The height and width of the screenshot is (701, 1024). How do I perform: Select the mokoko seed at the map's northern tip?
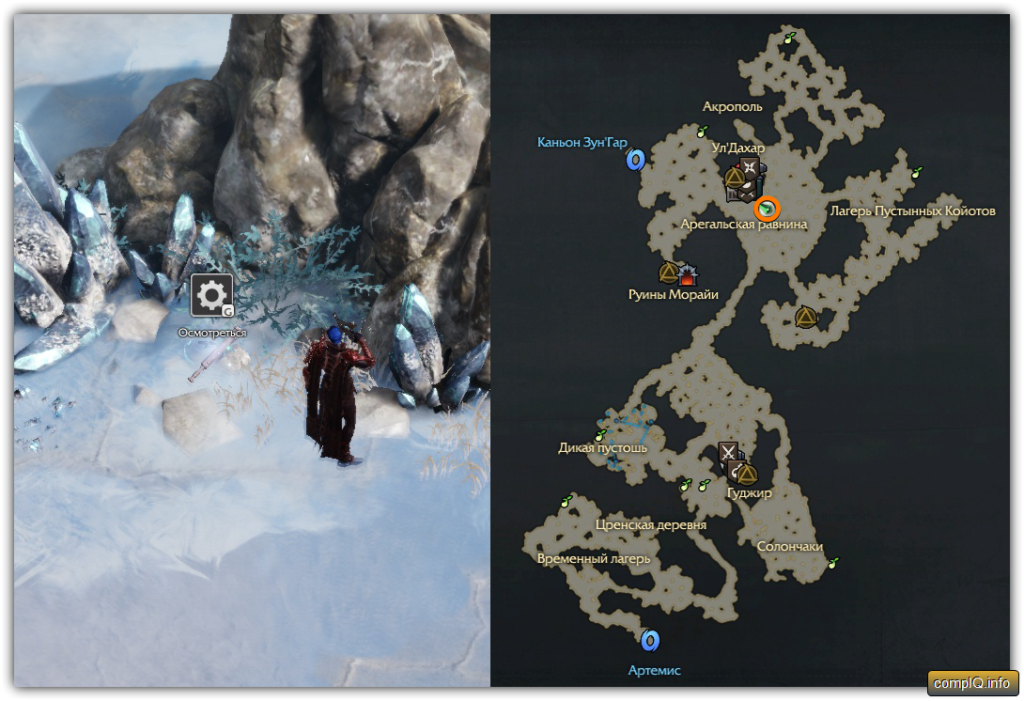[790, 39]
